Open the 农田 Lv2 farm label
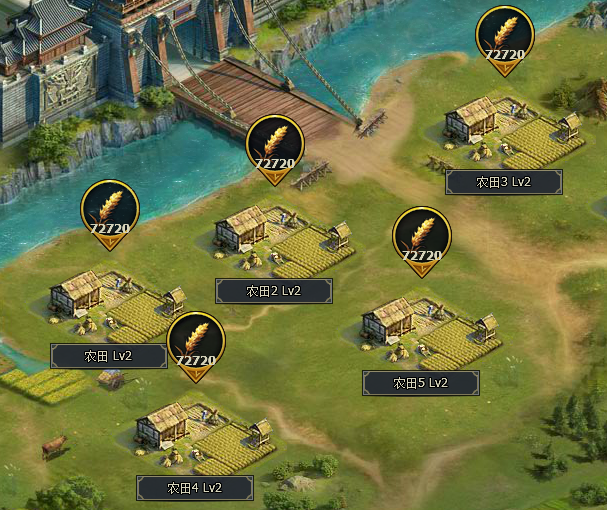The height and width of the screenshot is (510, 607). (x=109, y=356)
